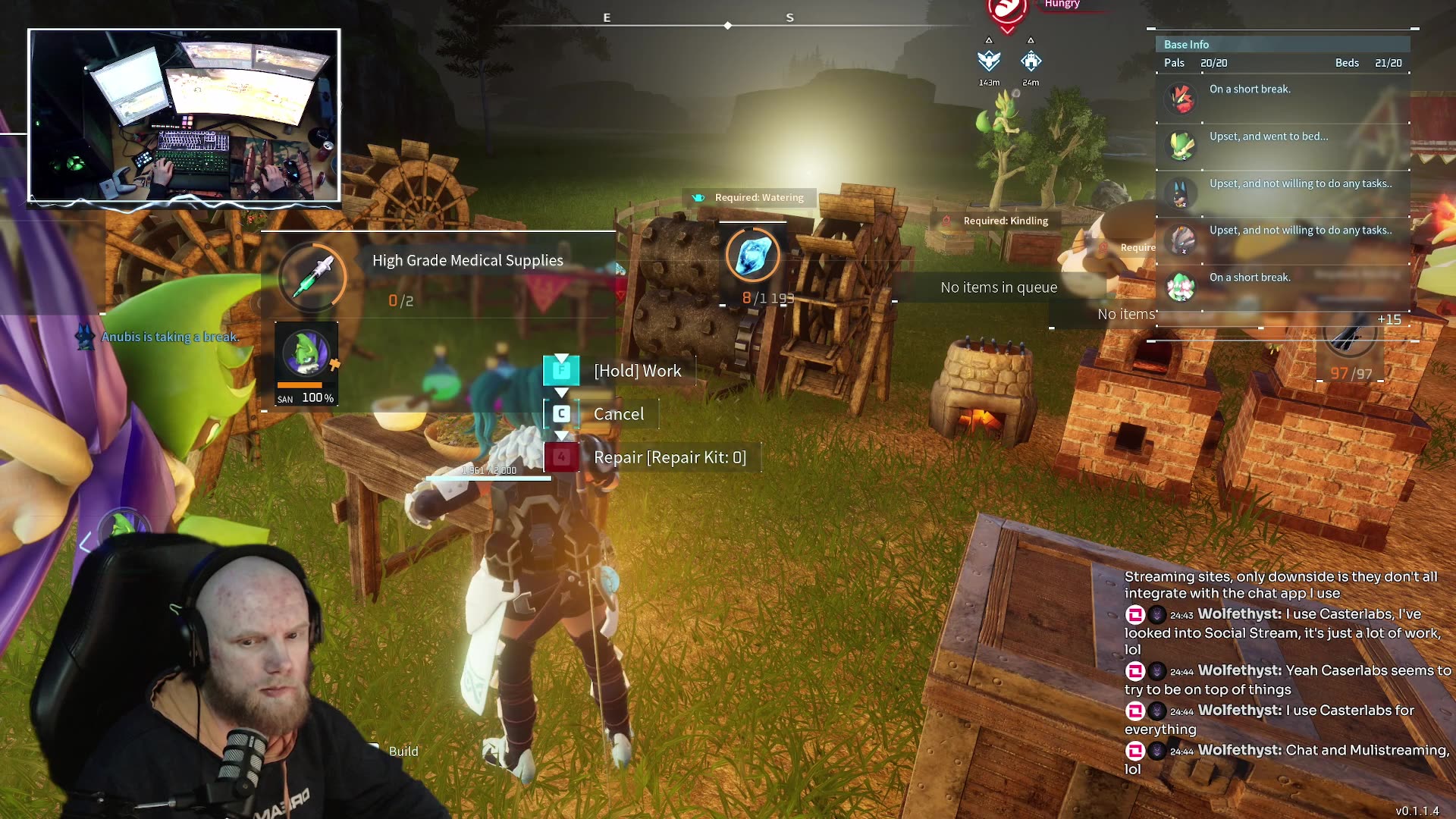Click the Hungry status icon
Viewport: 1456px width, 819px height.
[1007, 11]
